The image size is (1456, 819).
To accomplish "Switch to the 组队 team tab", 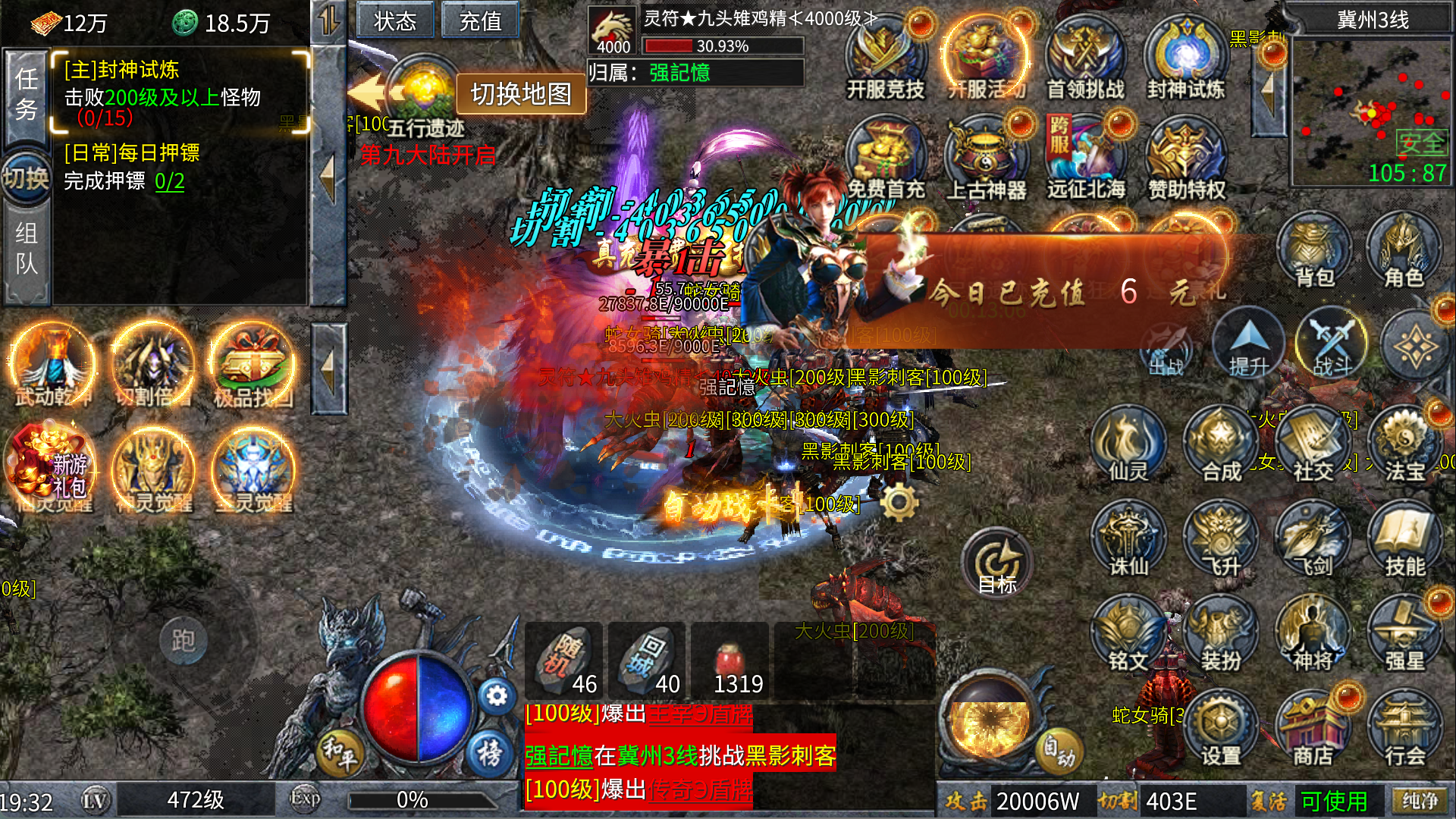I will 27,249.
